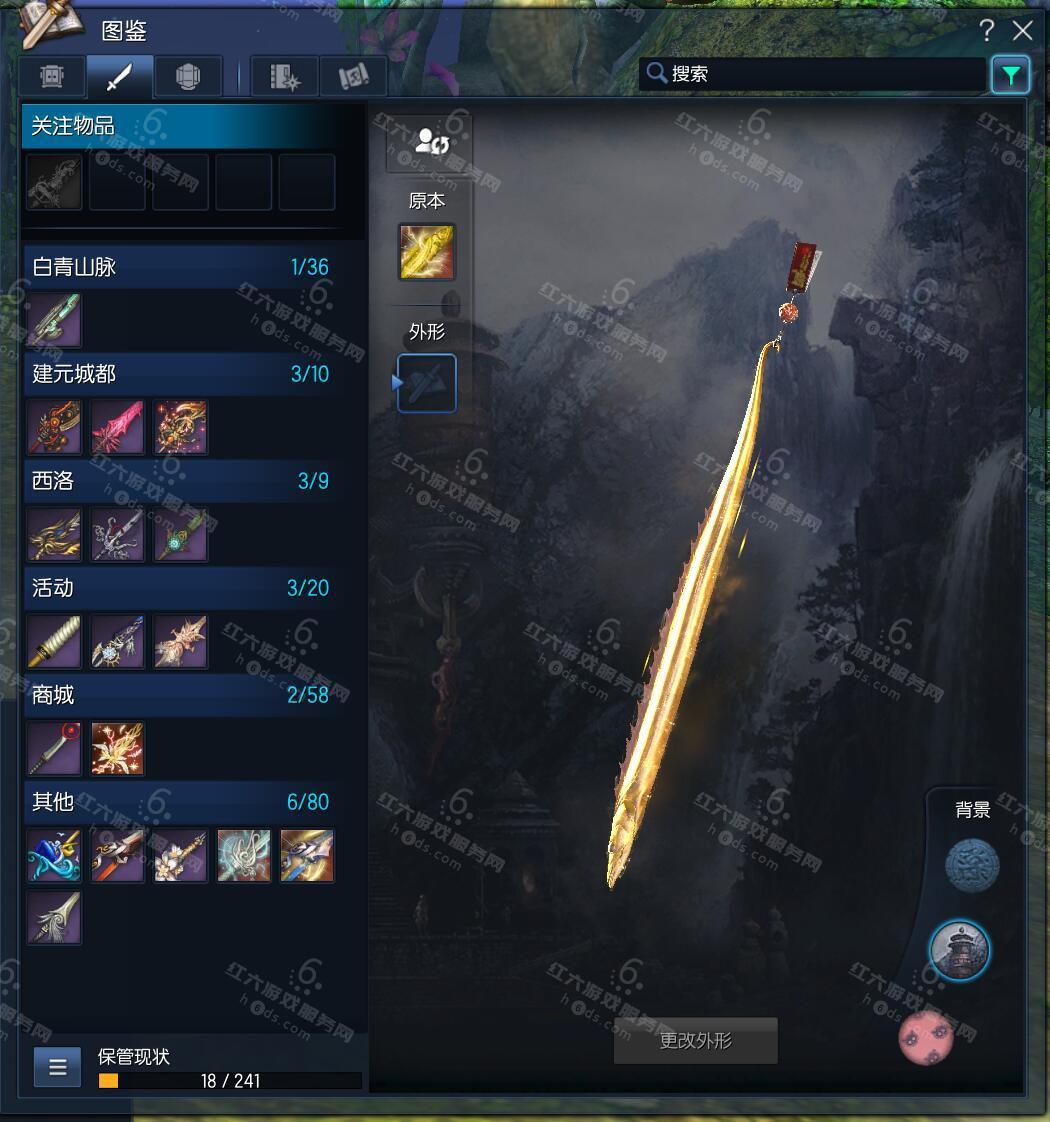The image size is (1050, 1122).
Task: Close the 图鉴 window
Action: coord(1022,31)
